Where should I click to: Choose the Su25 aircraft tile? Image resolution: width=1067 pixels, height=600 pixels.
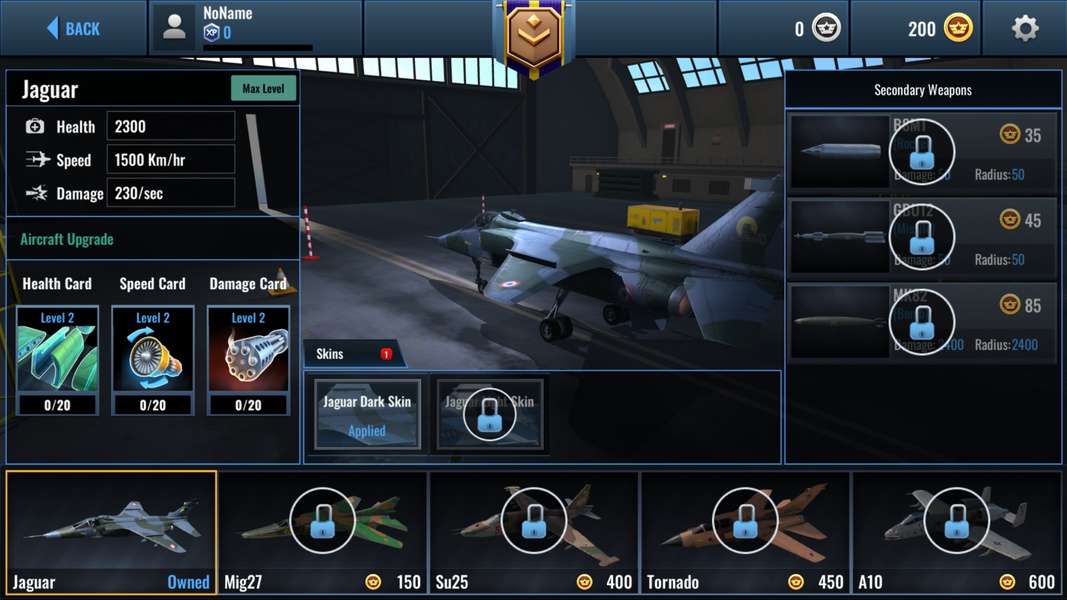click(534, 533)
